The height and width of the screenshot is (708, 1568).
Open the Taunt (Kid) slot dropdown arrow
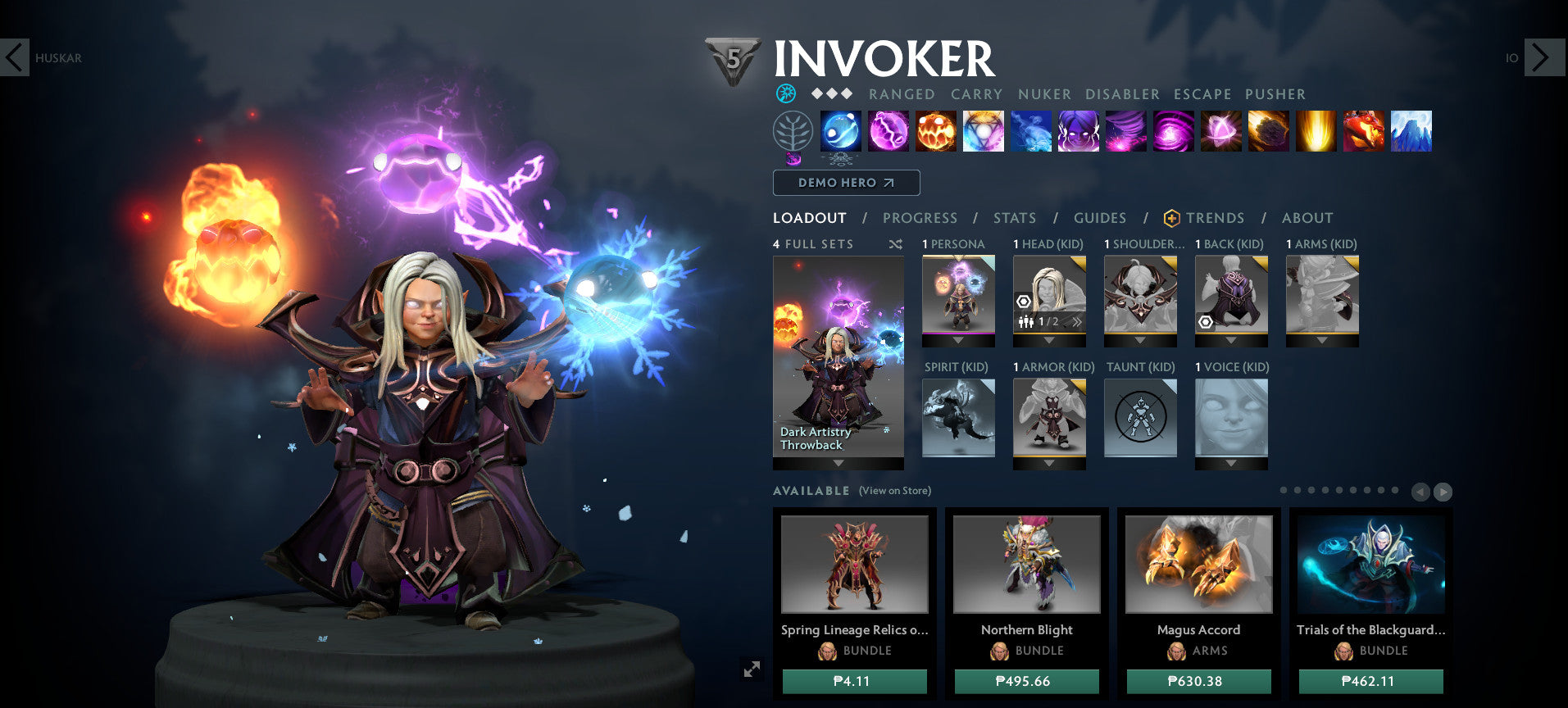(1140, 463)
